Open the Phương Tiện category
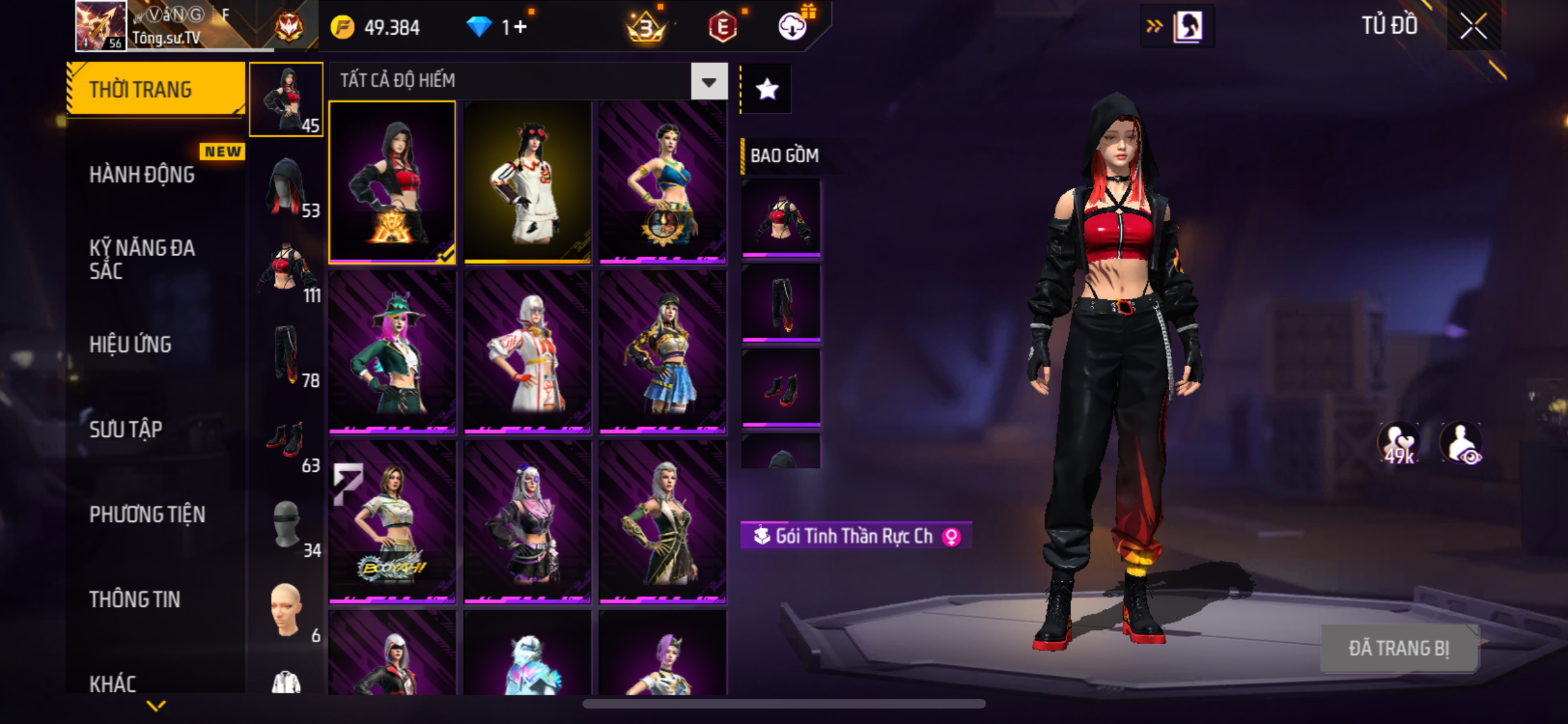 click(147, 514)
